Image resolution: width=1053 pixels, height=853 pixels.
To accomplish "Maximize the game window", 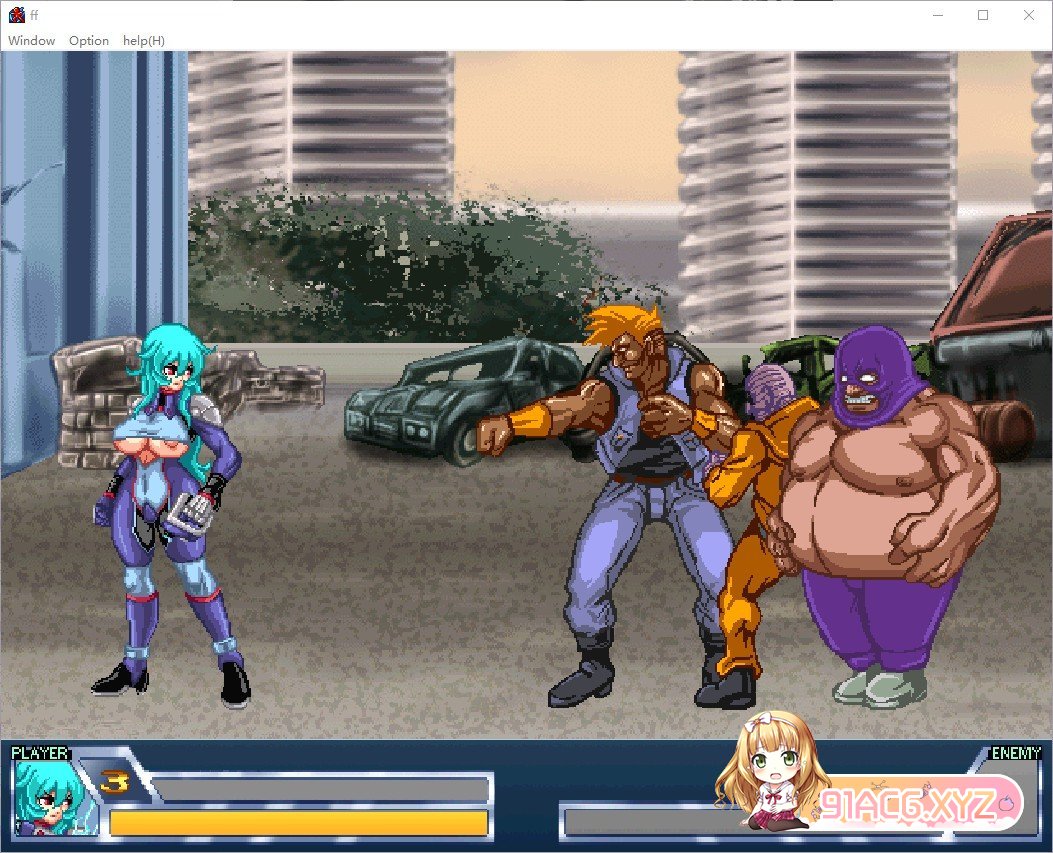I will click(x=983, y=15).
